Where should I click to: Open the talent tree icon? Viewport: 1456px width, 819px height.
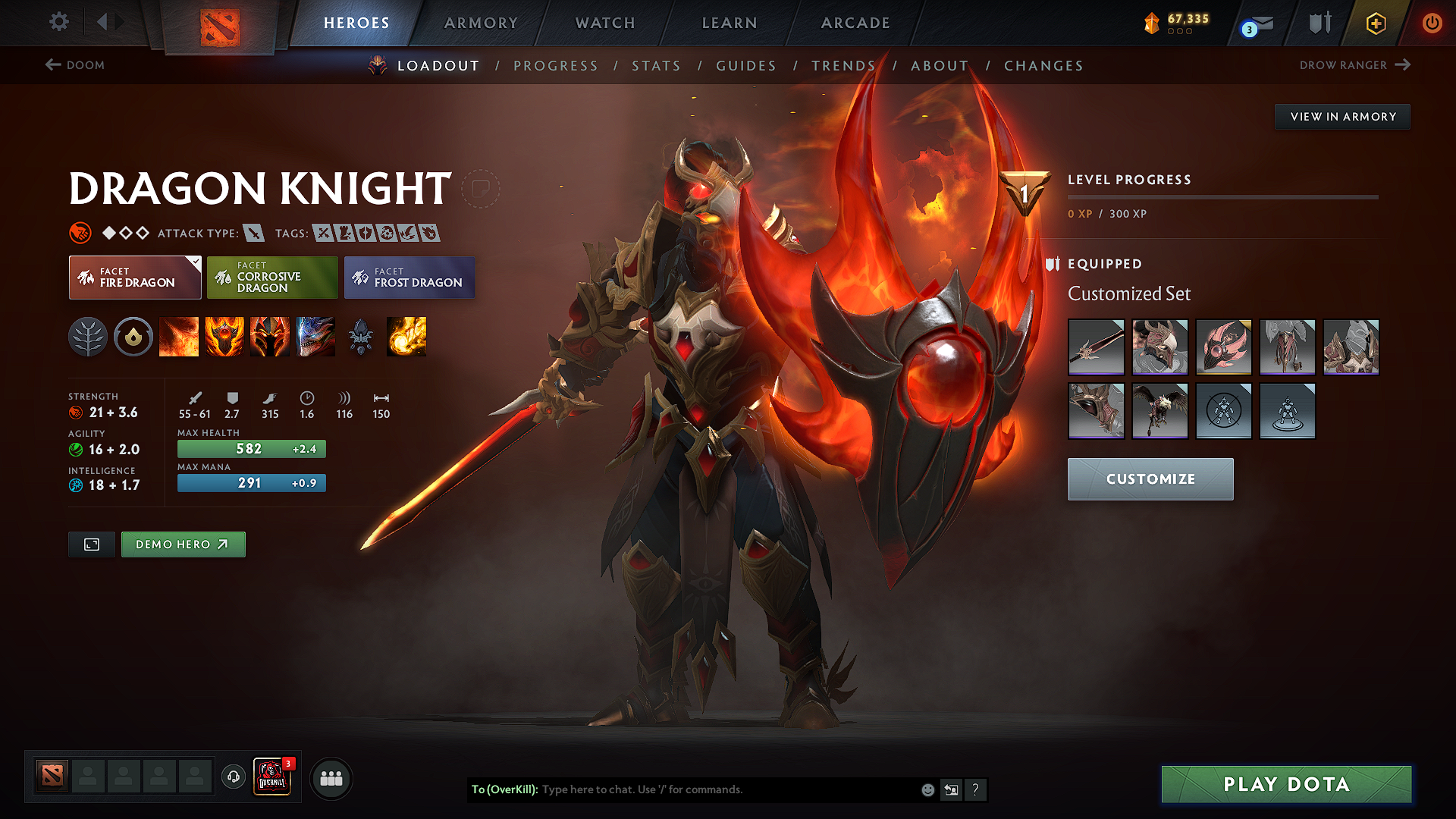coord(89,337)
